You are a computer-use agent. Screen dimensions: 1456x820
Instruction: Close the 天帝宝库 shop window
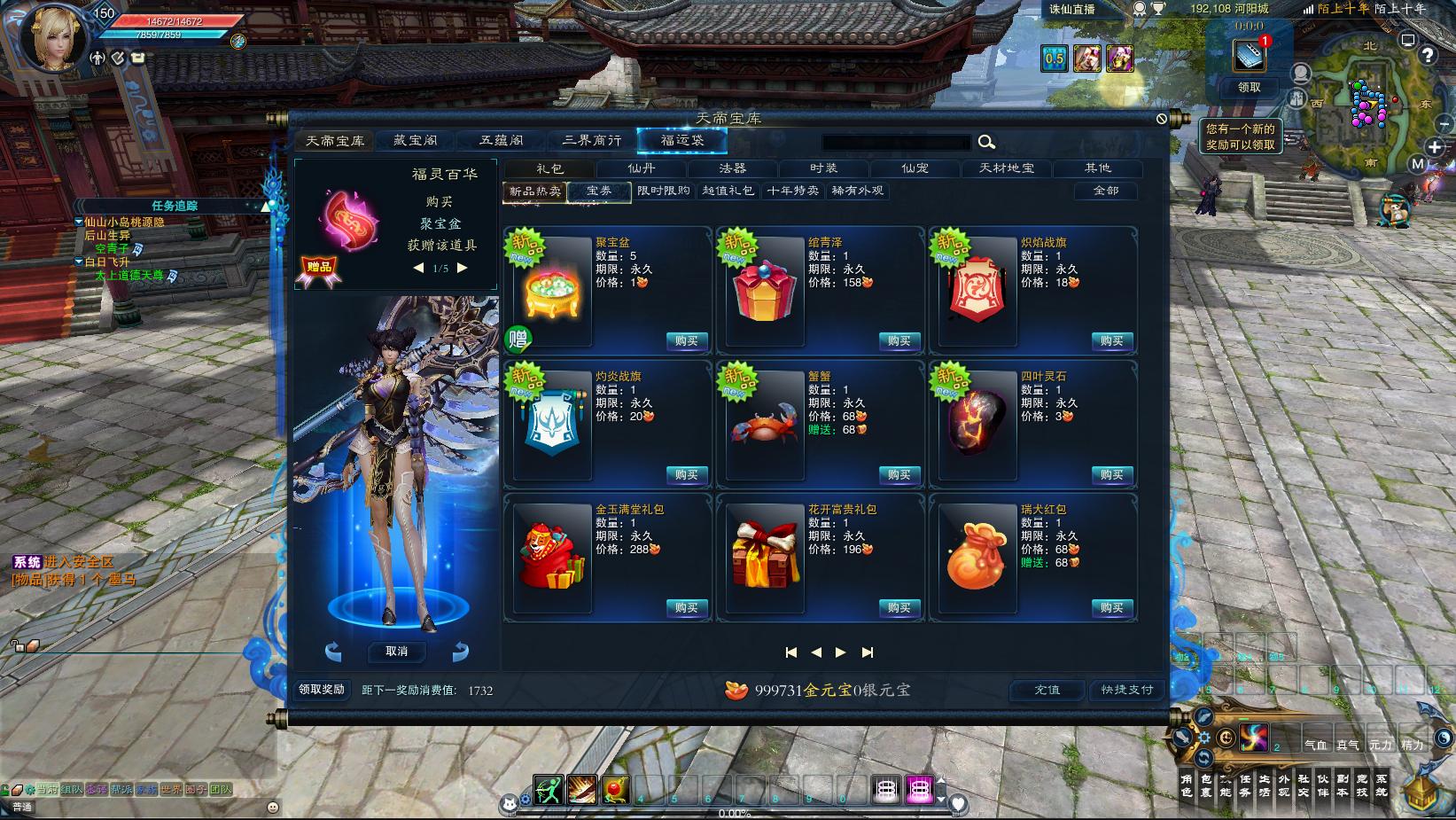[x=1162, y=119]
